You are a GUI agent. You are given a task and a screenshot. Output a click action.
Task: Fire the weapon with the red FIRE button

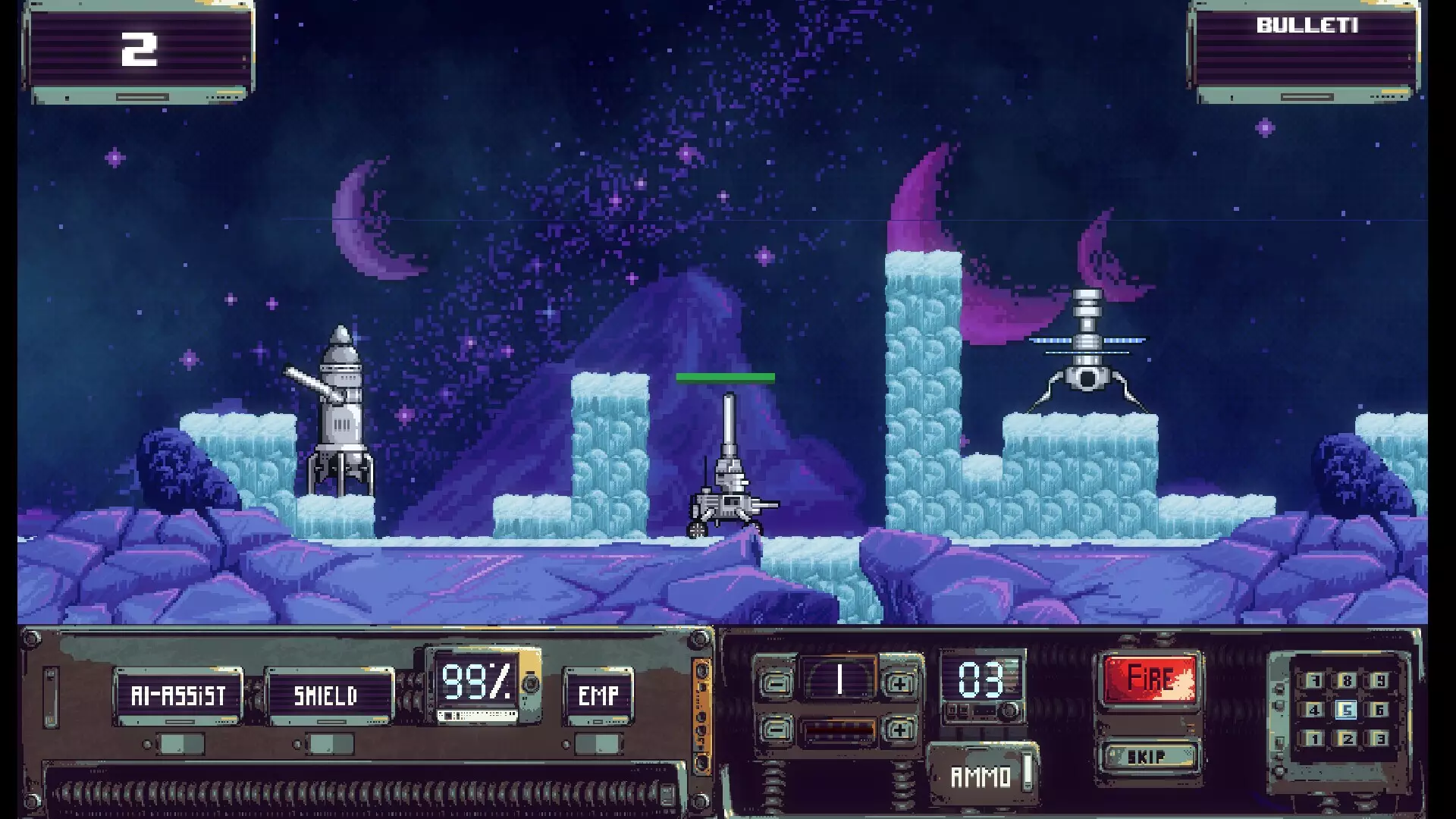tap(1150, 678)
